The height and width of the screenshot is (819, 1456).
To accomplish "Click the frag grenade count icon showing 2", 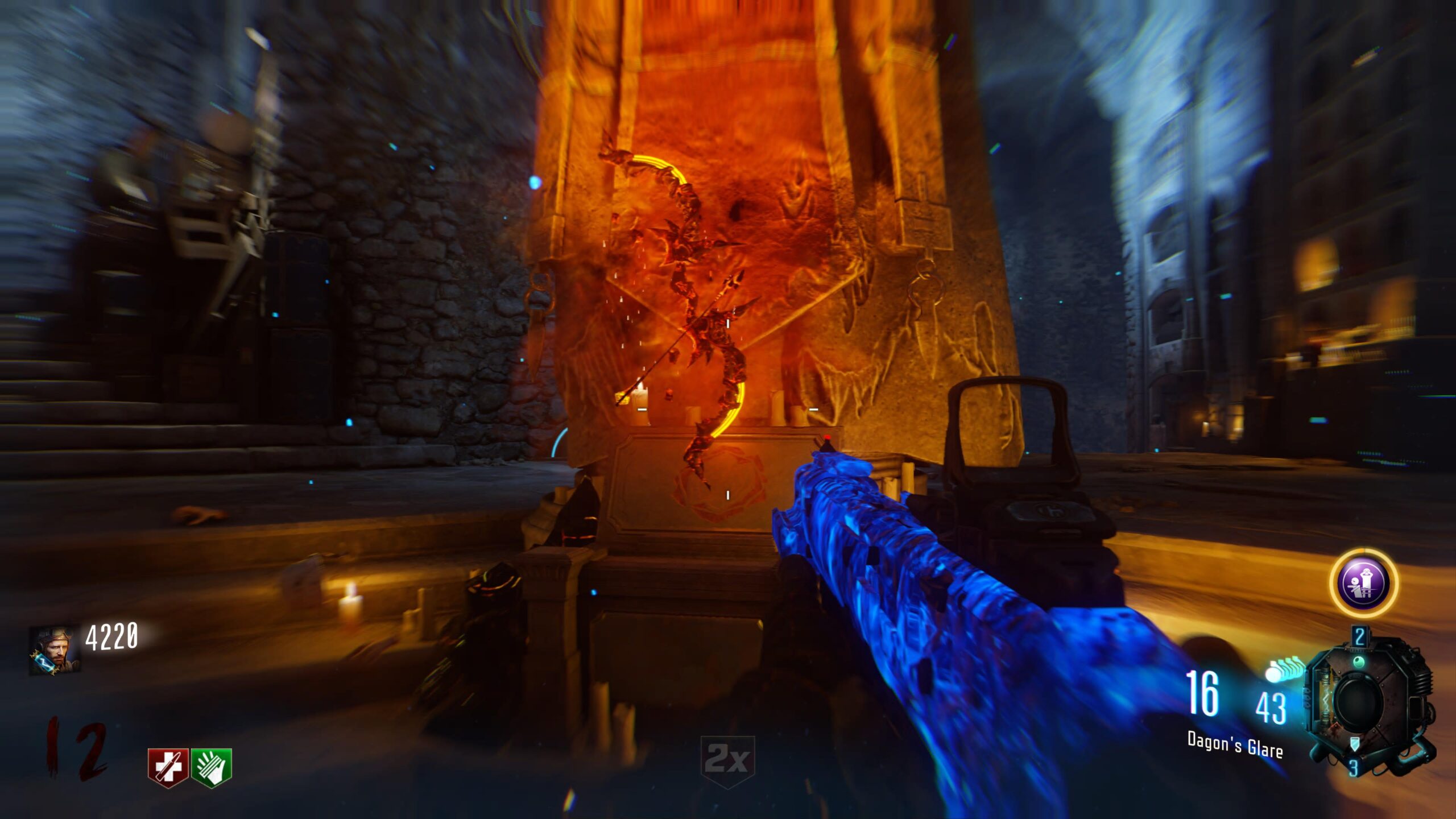I will (x=1359, y=636).
